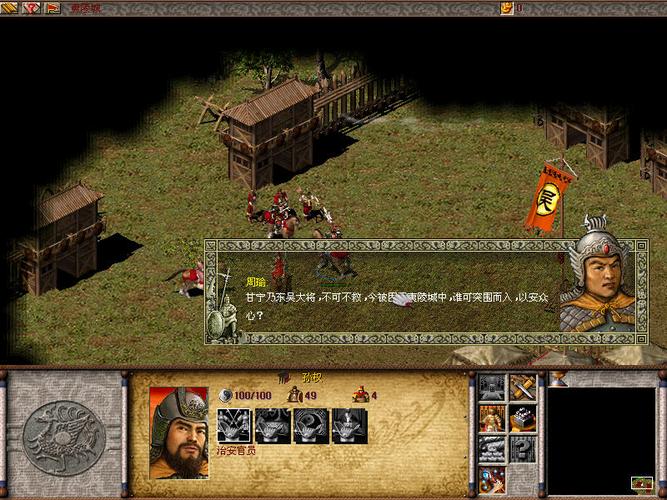Activate the magic sparkle skill icon
Image resolution: width=667 pixels, height=500 pixels.
(x=491, y=480)
